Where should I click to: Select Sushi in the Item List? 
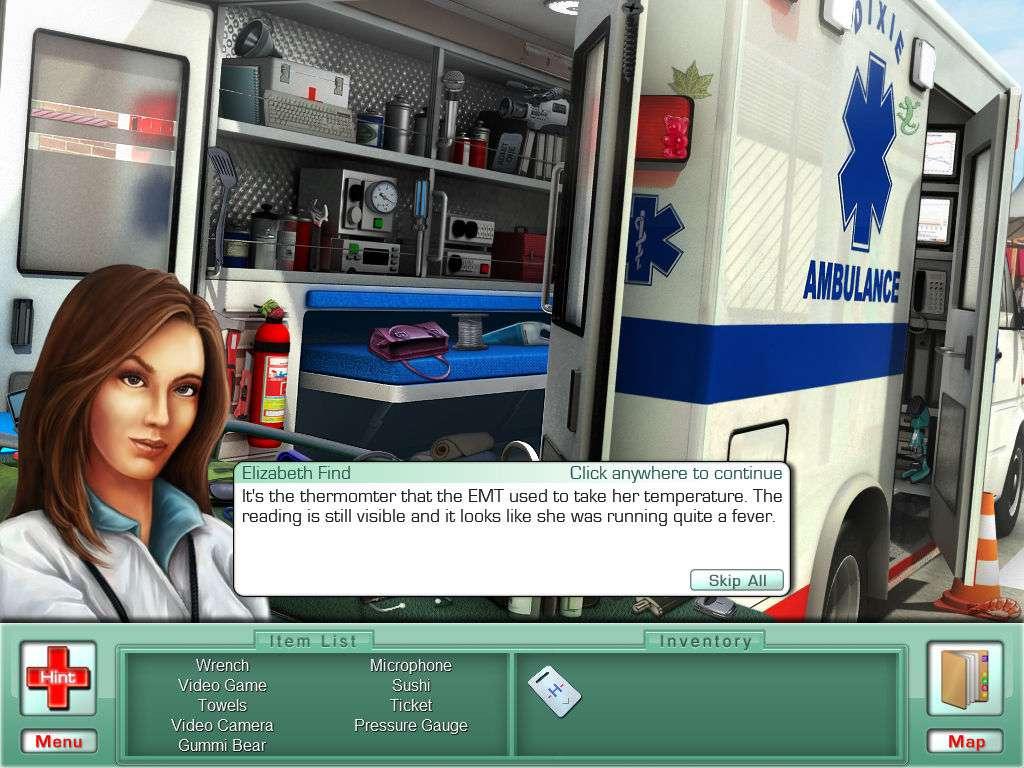(411, 685)
